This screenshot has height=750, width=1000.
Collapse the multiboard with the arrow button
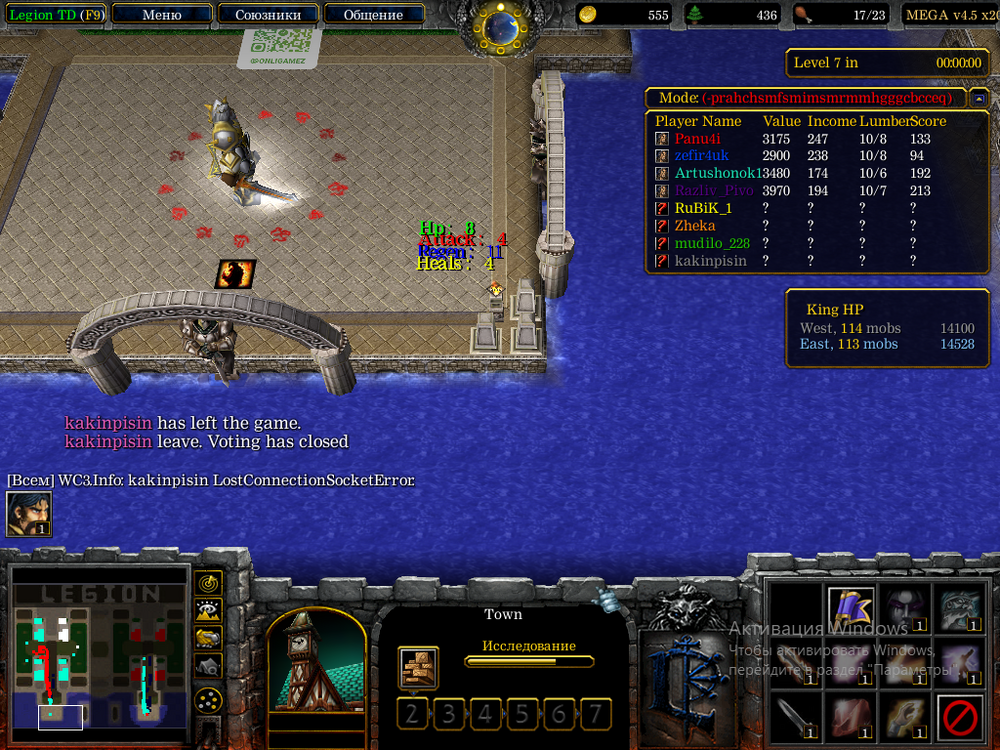pyautogui.click(x=979, y=98)
